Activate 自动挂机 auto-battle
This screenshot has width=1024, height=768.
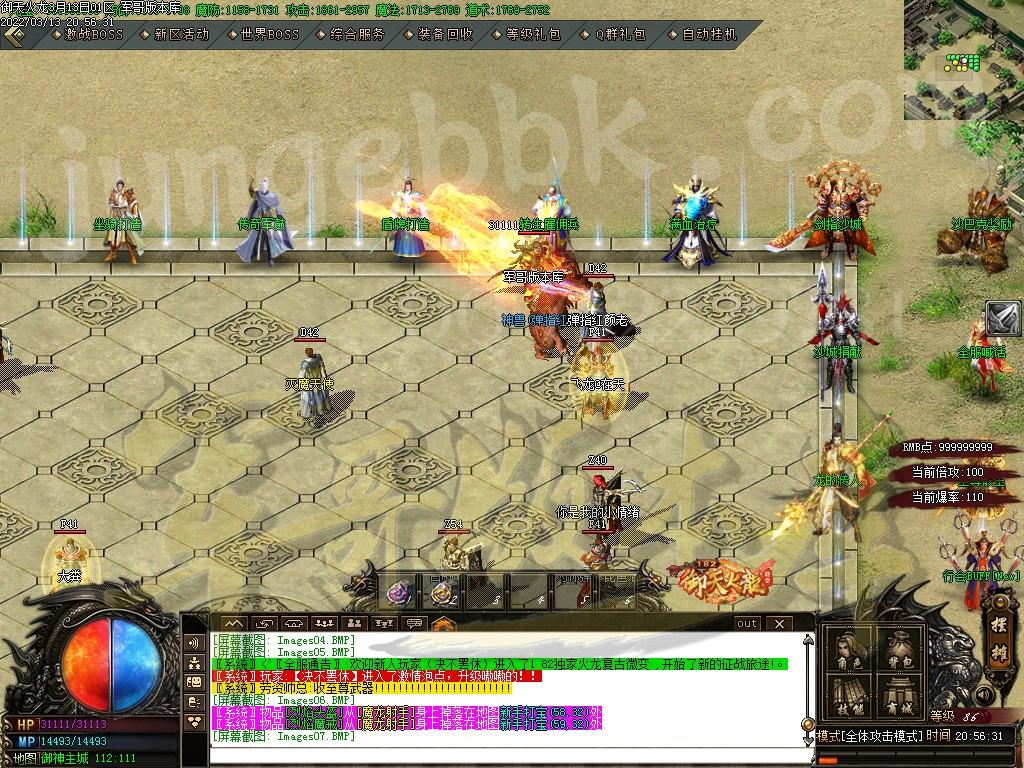click(x=707, y=34)
